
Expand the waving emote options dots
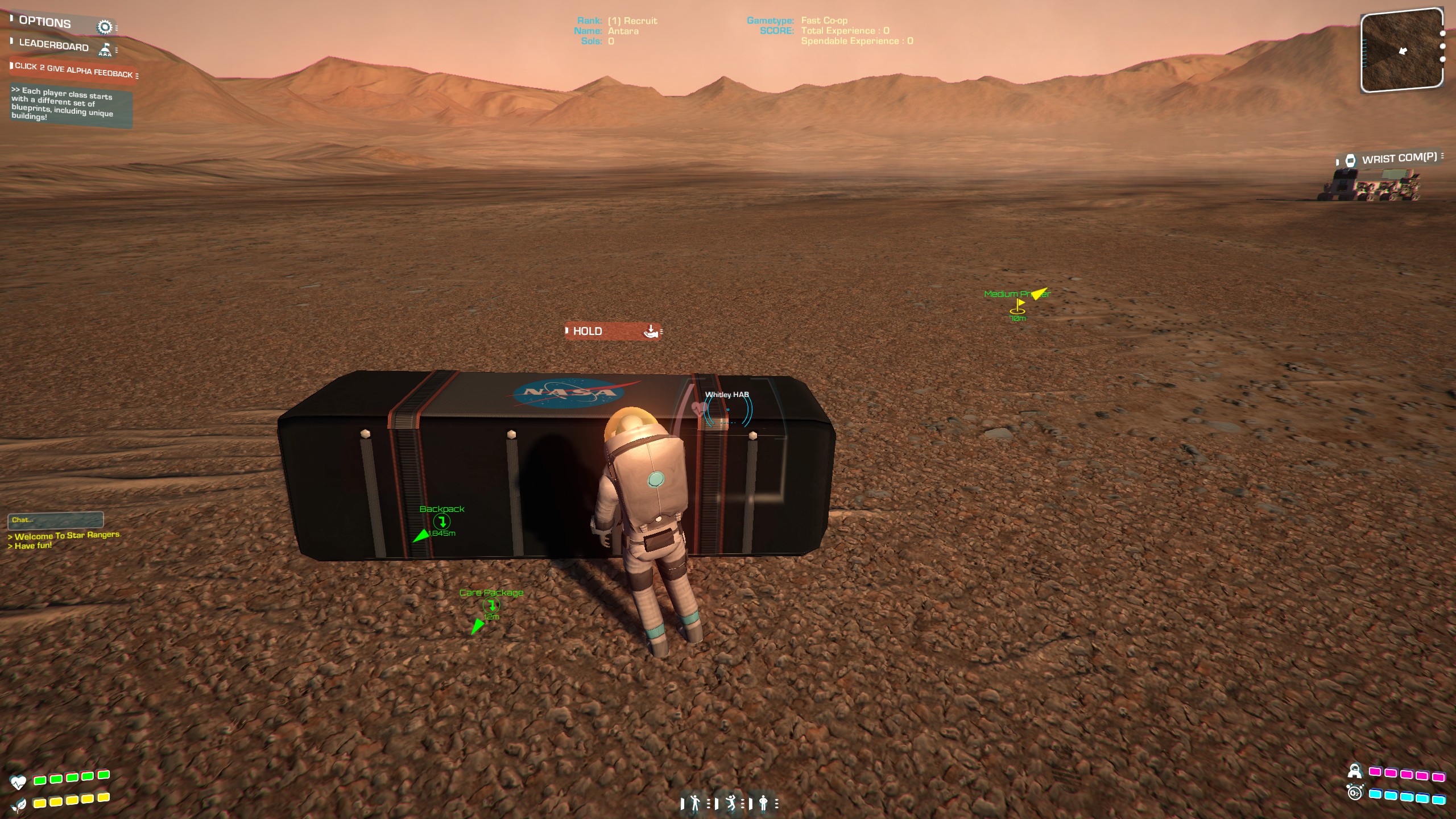coord(709,803)
